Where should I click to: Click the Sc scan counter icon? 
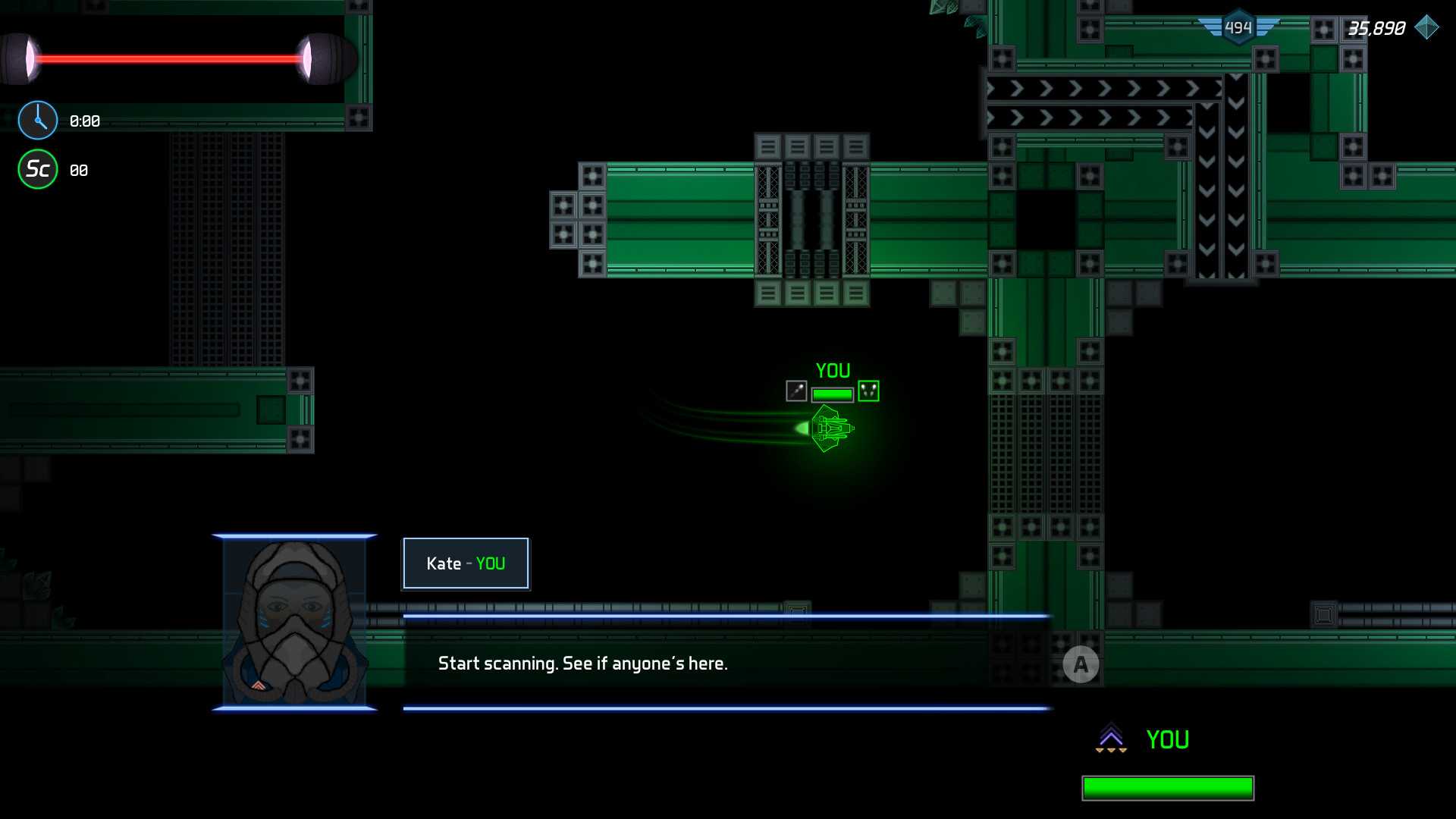coord(38,169)
